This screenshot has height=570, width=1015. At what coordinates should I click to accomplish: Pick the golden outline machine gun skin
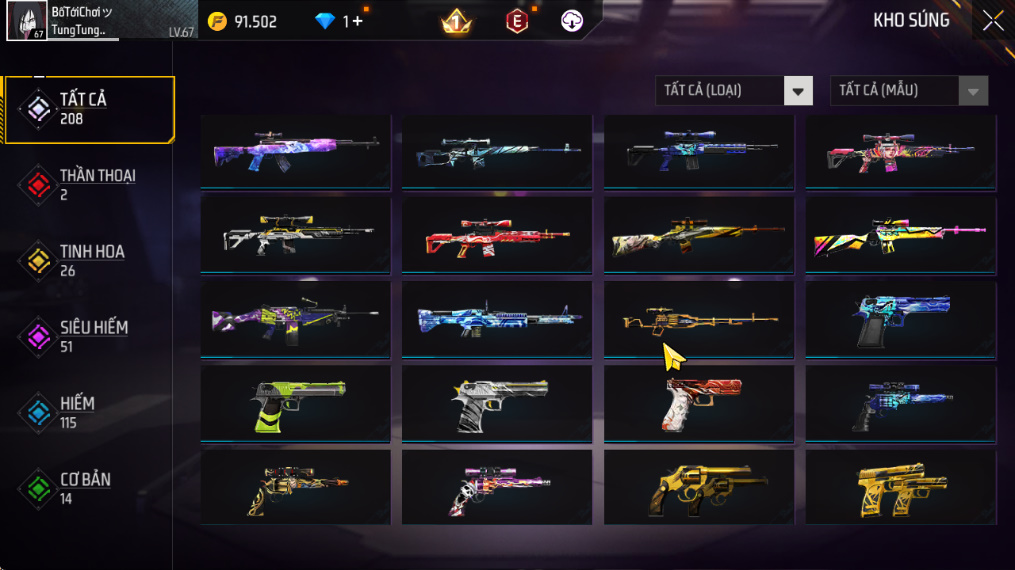click(699, 320)
